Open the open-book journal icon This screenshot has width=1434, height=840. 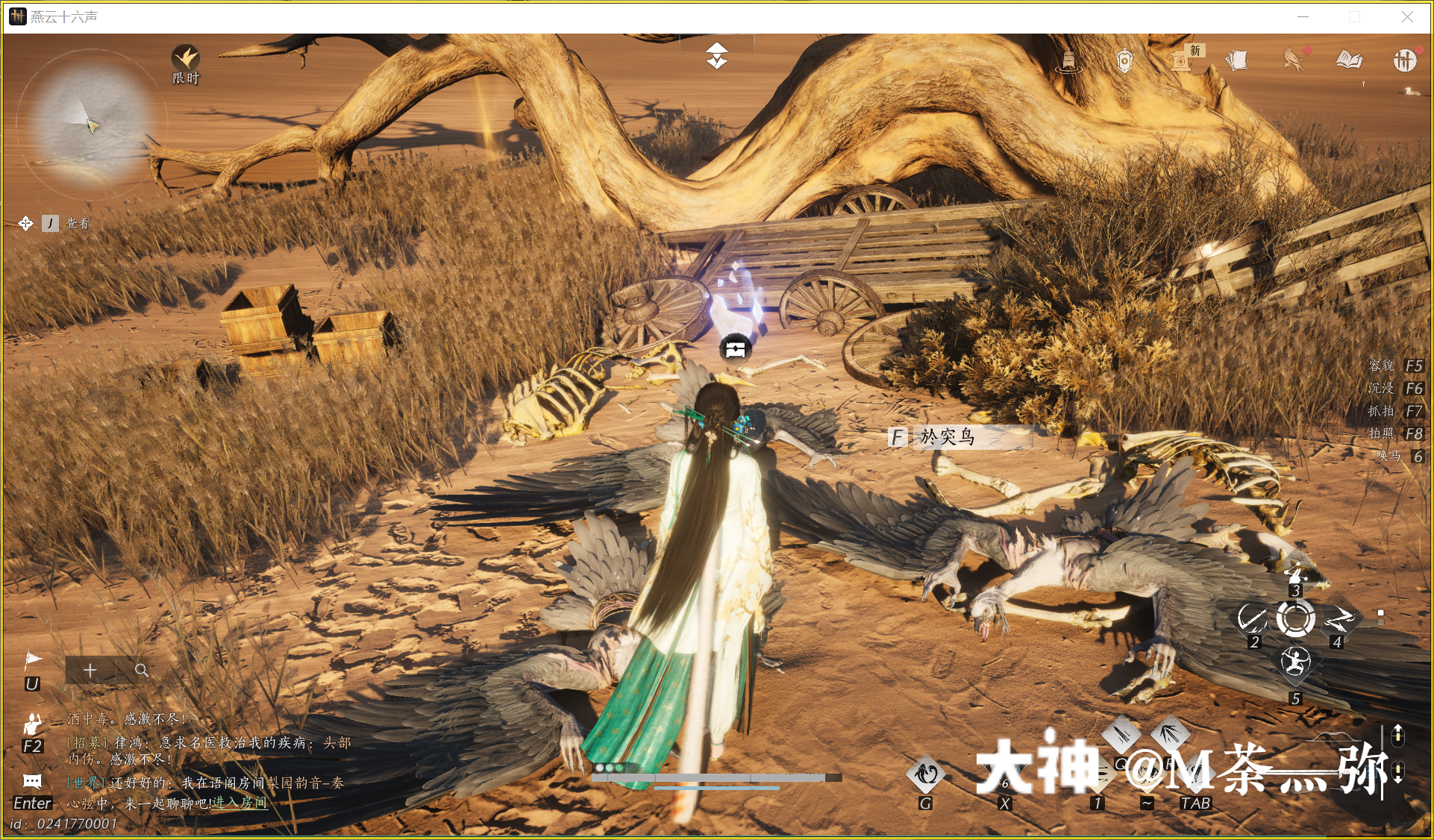[x=1349, y=60]
